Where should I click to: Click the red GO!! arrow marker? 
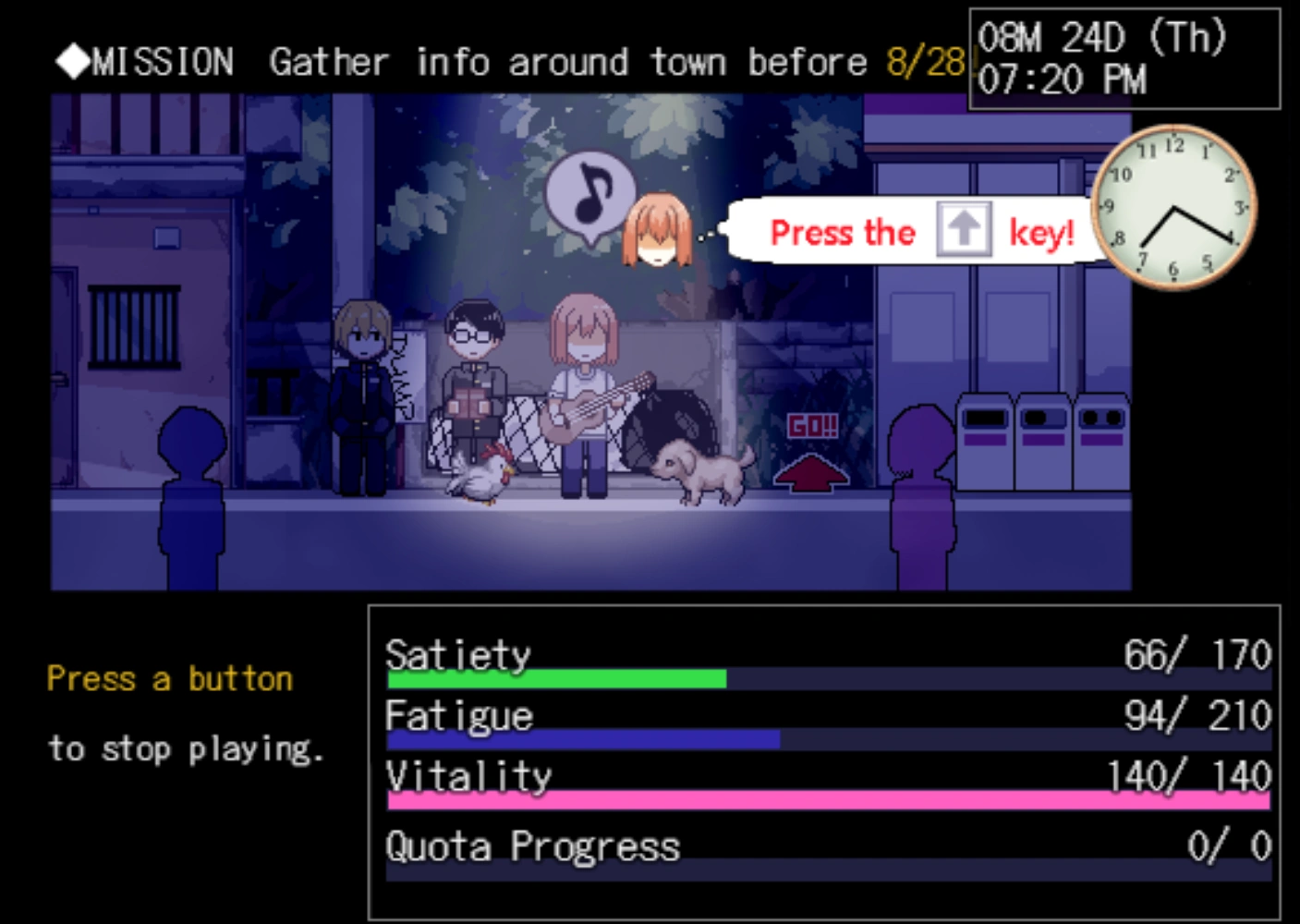point(811,455)
